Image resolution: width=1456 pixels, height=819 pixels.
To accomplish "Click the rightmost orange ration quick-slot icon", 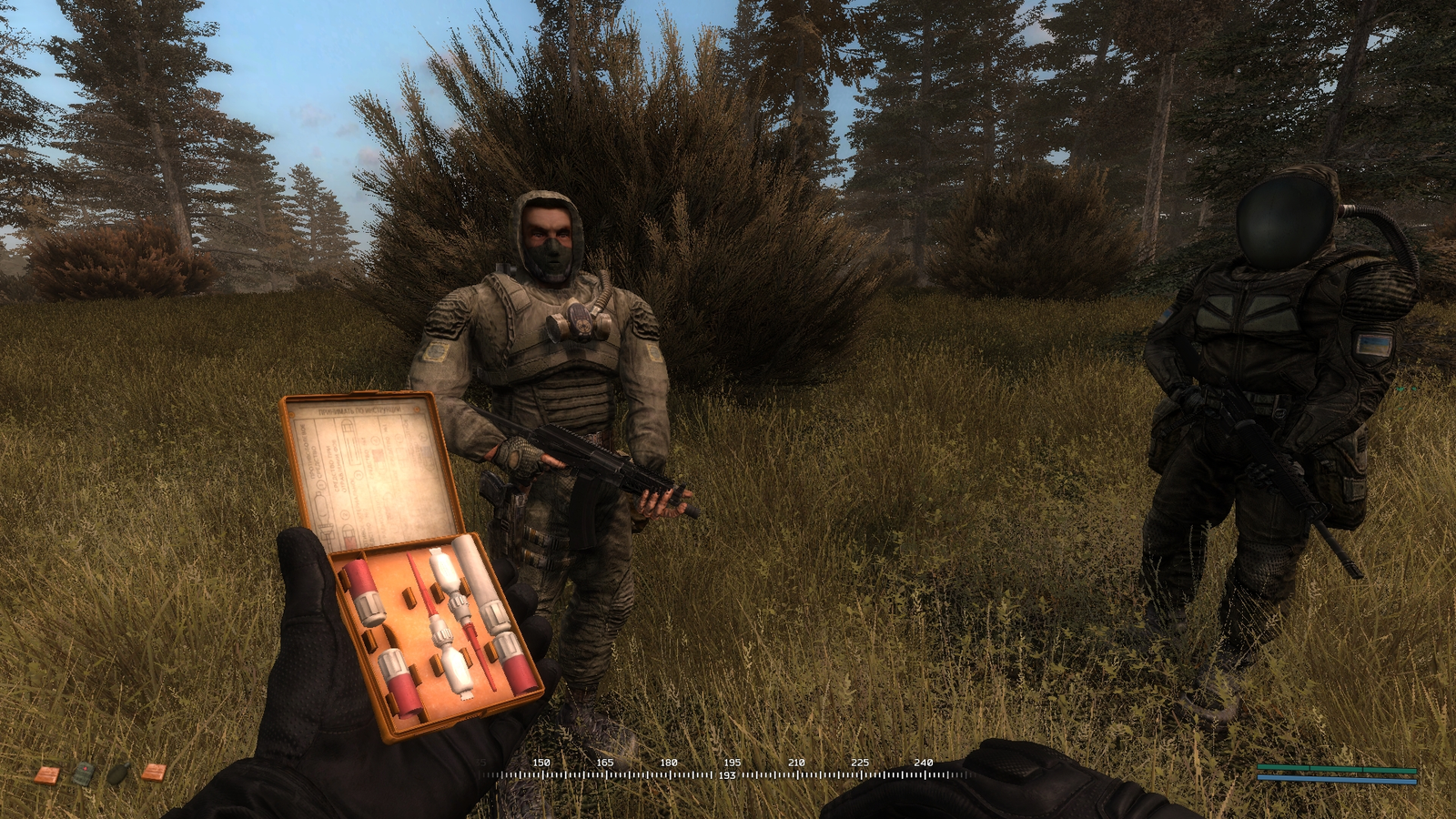I will (x=155, y=773).
